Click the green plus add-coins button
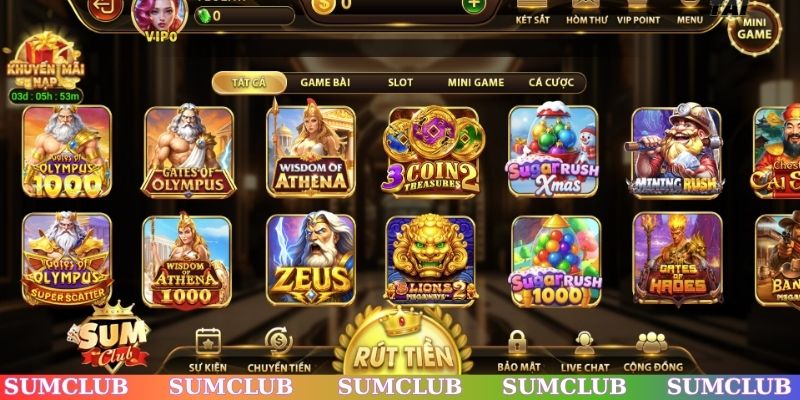The width and height of the screenshot is (800, 400). tap(472, 4)
